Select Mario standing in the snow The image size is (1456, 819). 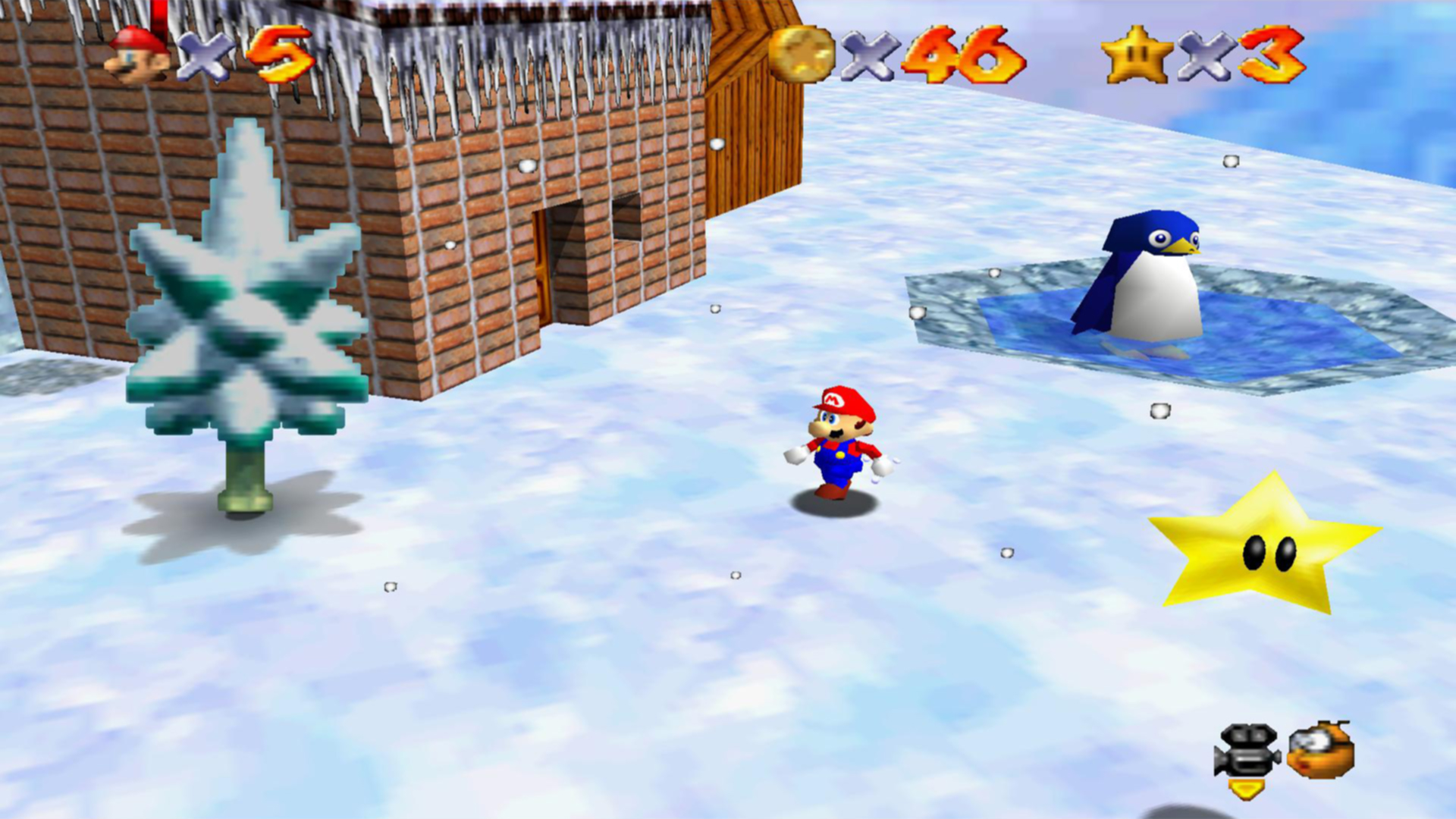[x=842, y=447]
